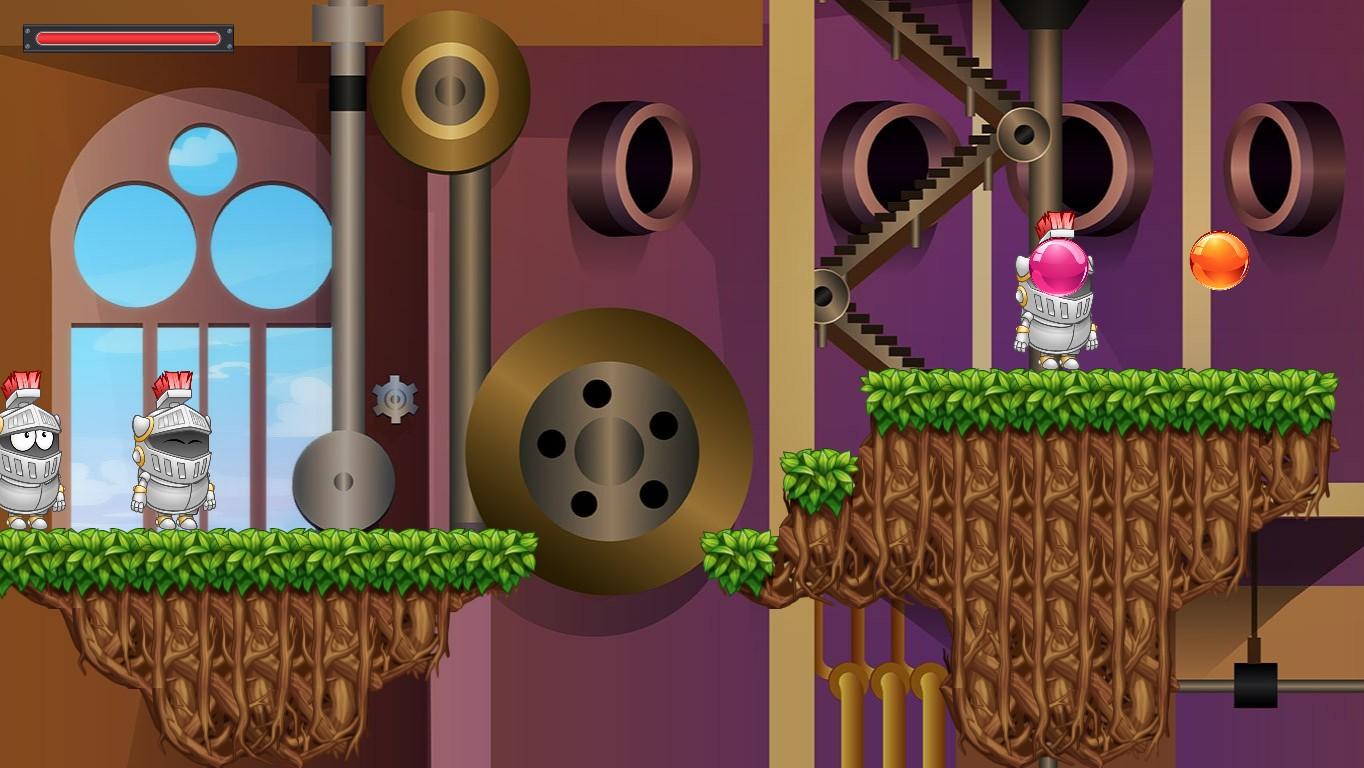Image resolution: width=1364 pixels, height=768 pixels.
Task: Click the hanging black weight on the right edge
Action: pyautogui.click(x=1254, y=688)
